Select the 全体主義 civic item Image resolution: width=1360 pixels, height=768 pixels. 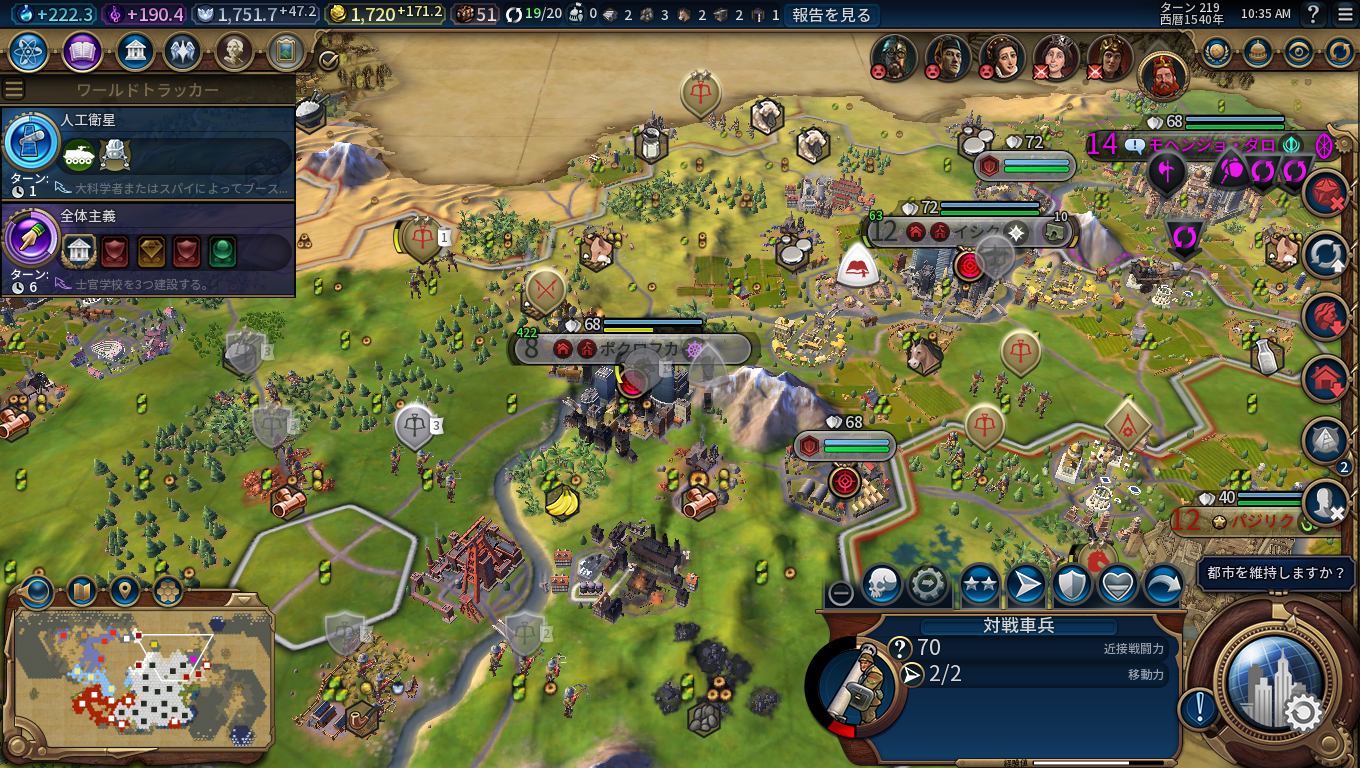[x=148, y=243]
